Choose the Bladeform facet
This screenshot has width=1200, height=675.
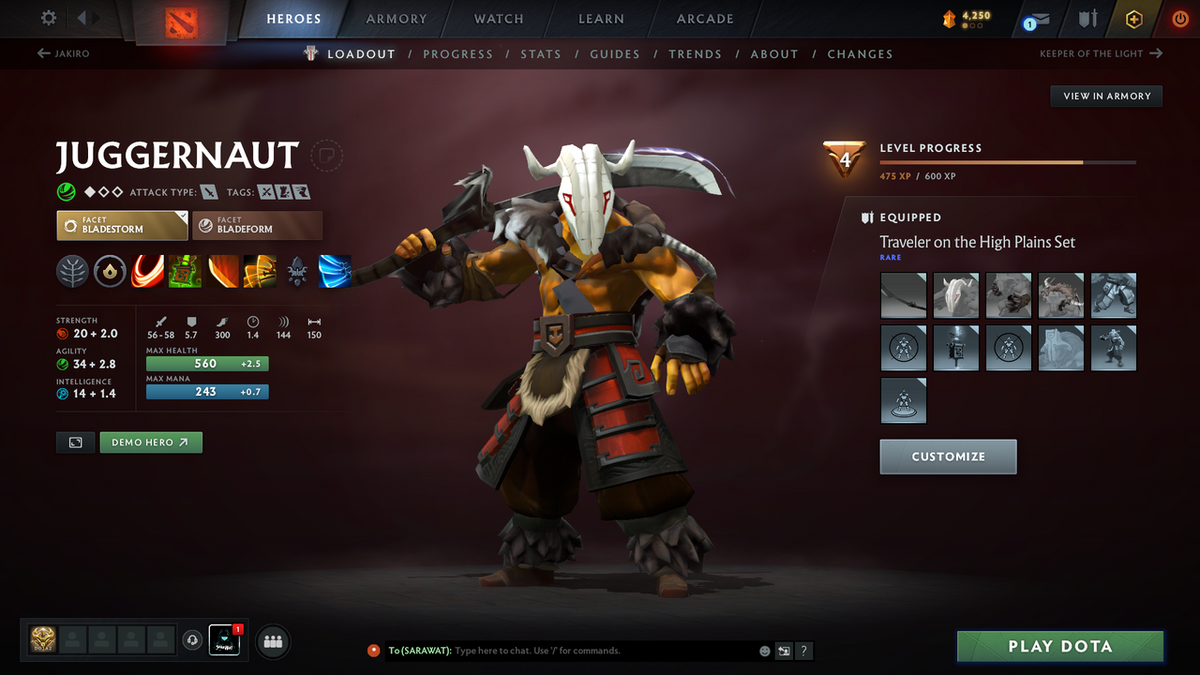[257, 225]
